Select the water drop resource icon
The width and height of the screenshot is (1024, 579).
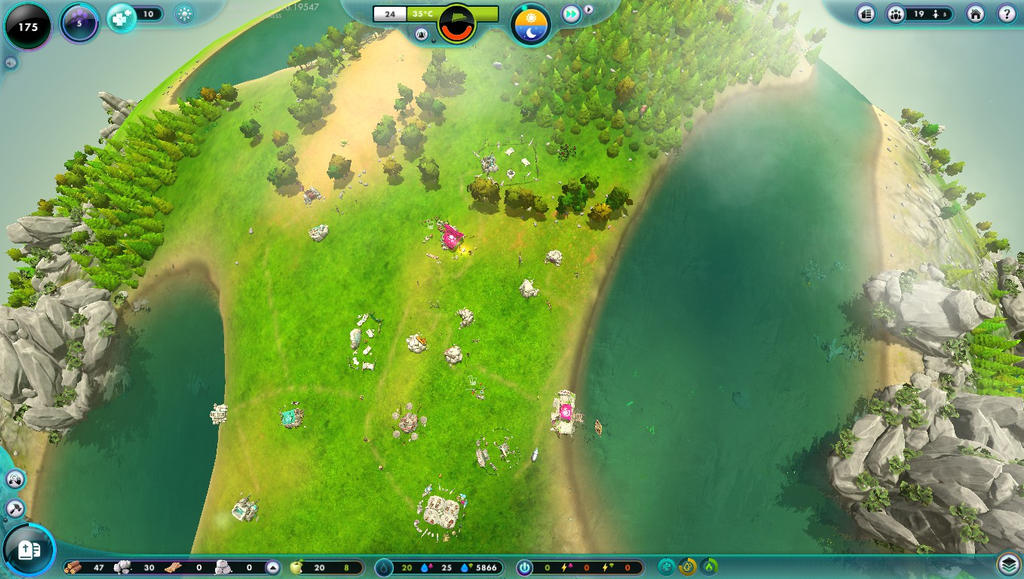click(384, 567)
